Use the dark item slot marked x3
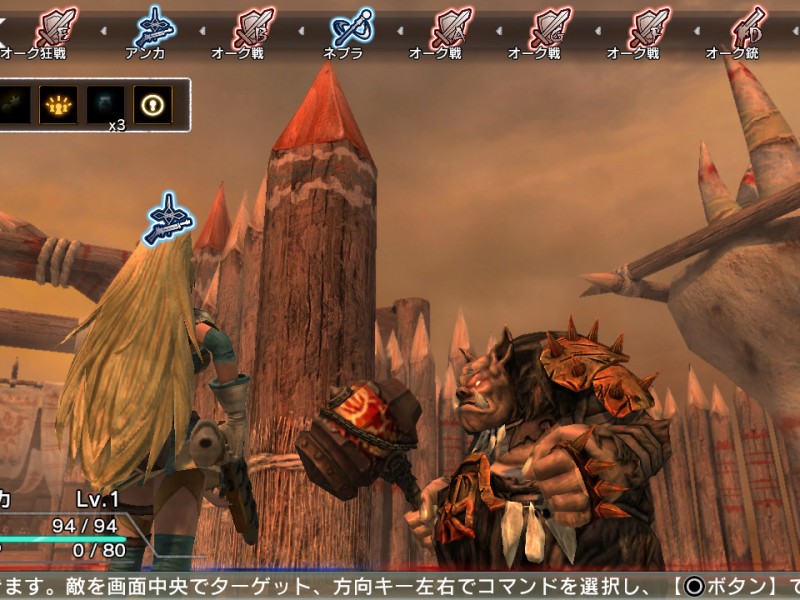This screenshot has width=800, height=600. coord(105,105)
